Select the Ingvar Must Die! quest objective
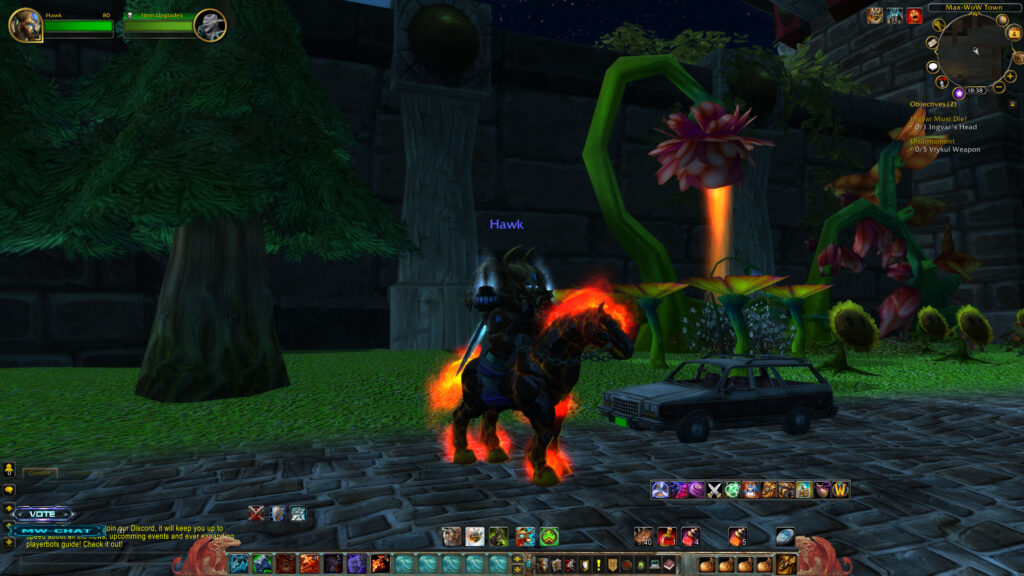 coord(938,118)
